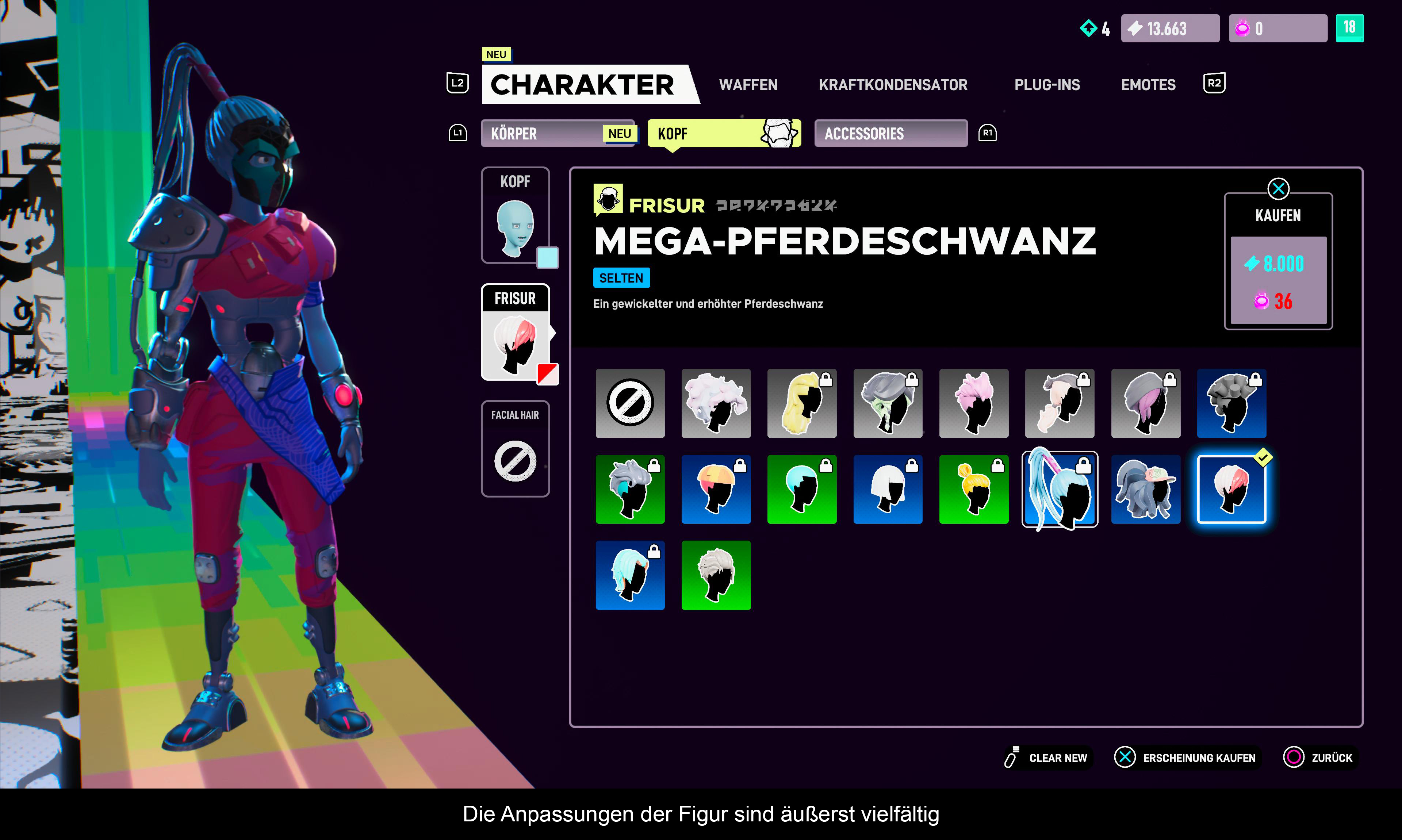Select the yellow top-knot bun hairstyle
The image size is (1402, 840).
[973, 490]
